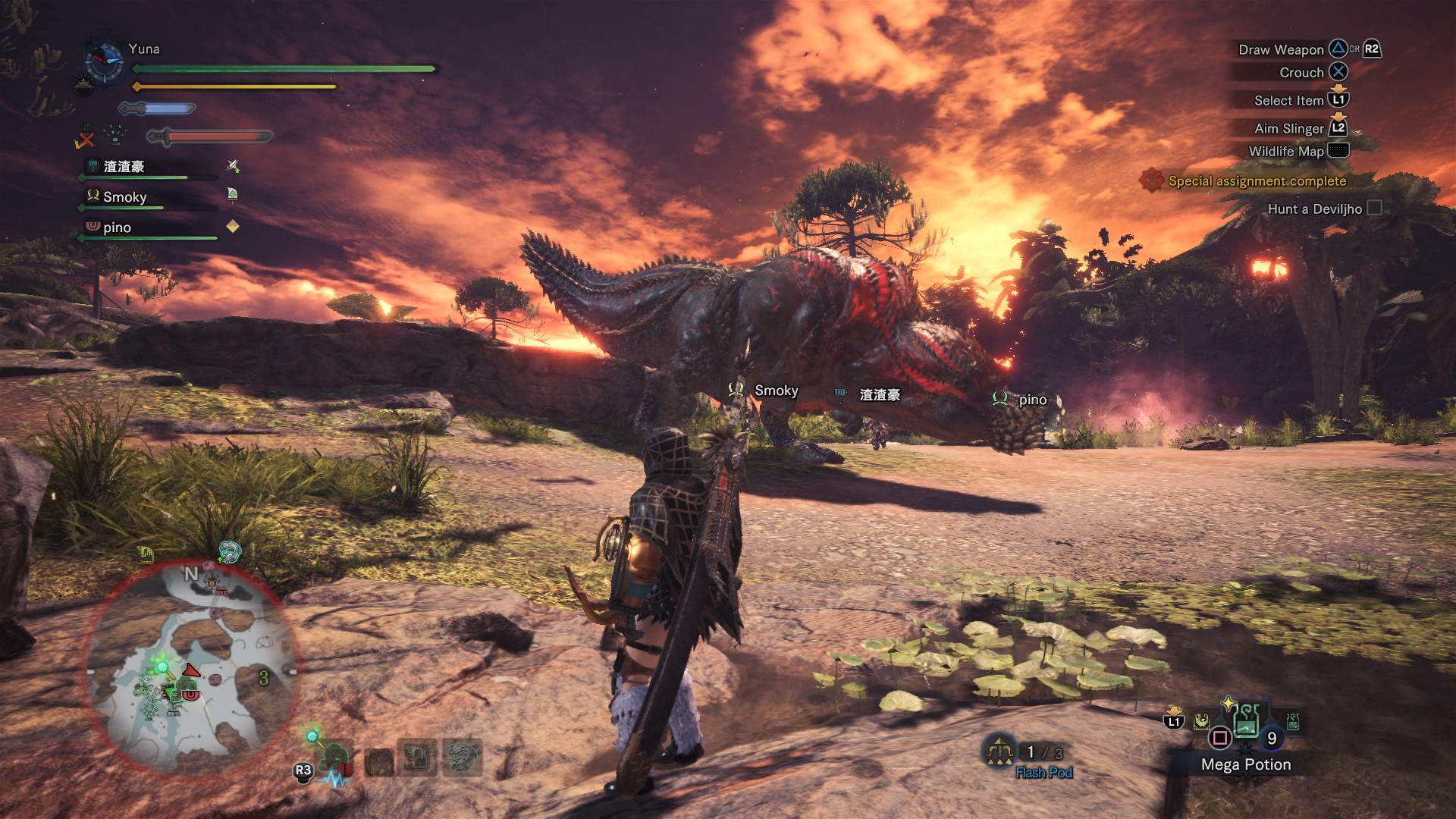
Task: Click the quest clock beside Yuna's name
Action: (x=104, y=61)
